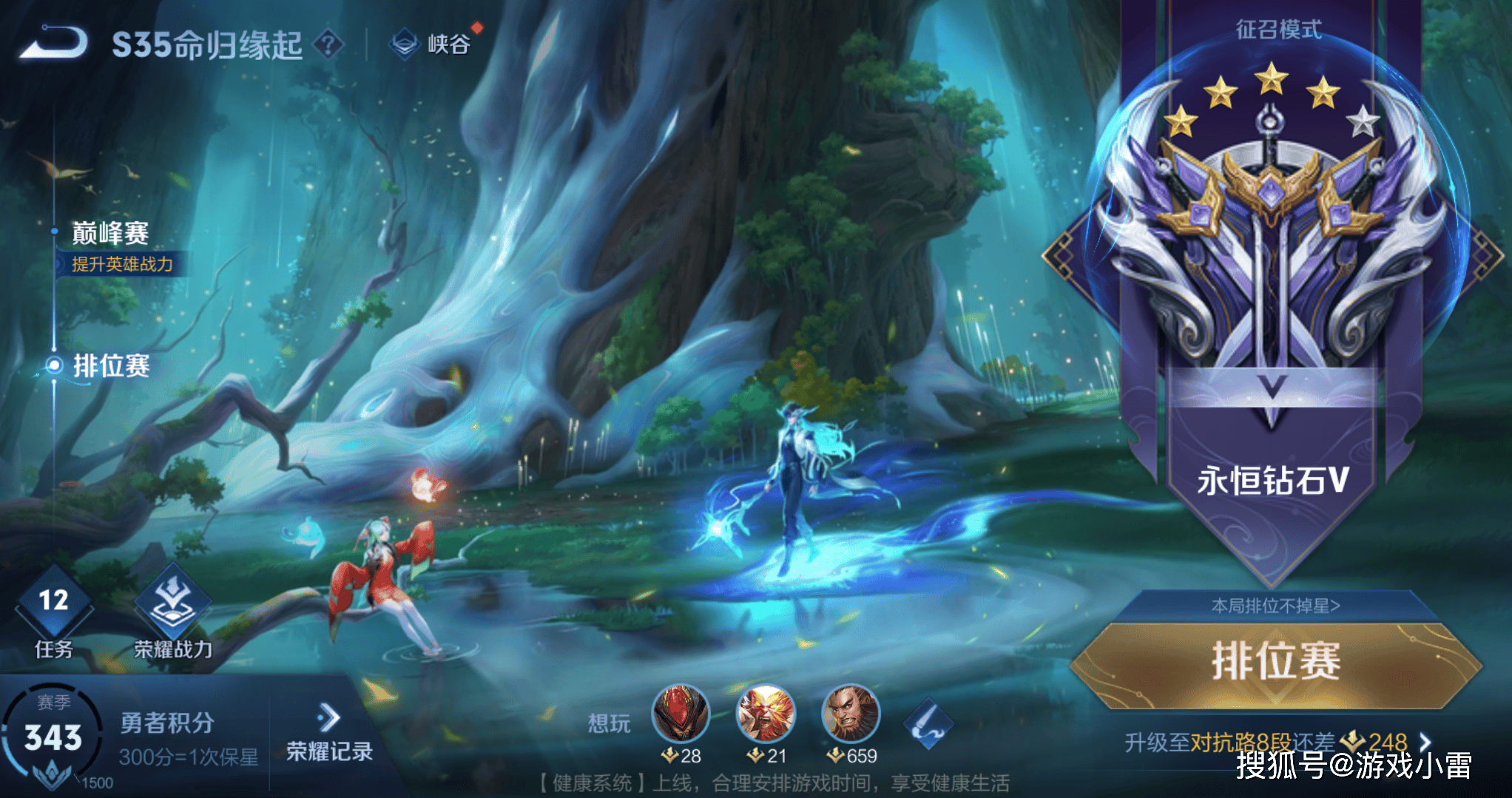Select the 巅峰赛 mode entry
1512x798 pixels.
click(111, 233)
